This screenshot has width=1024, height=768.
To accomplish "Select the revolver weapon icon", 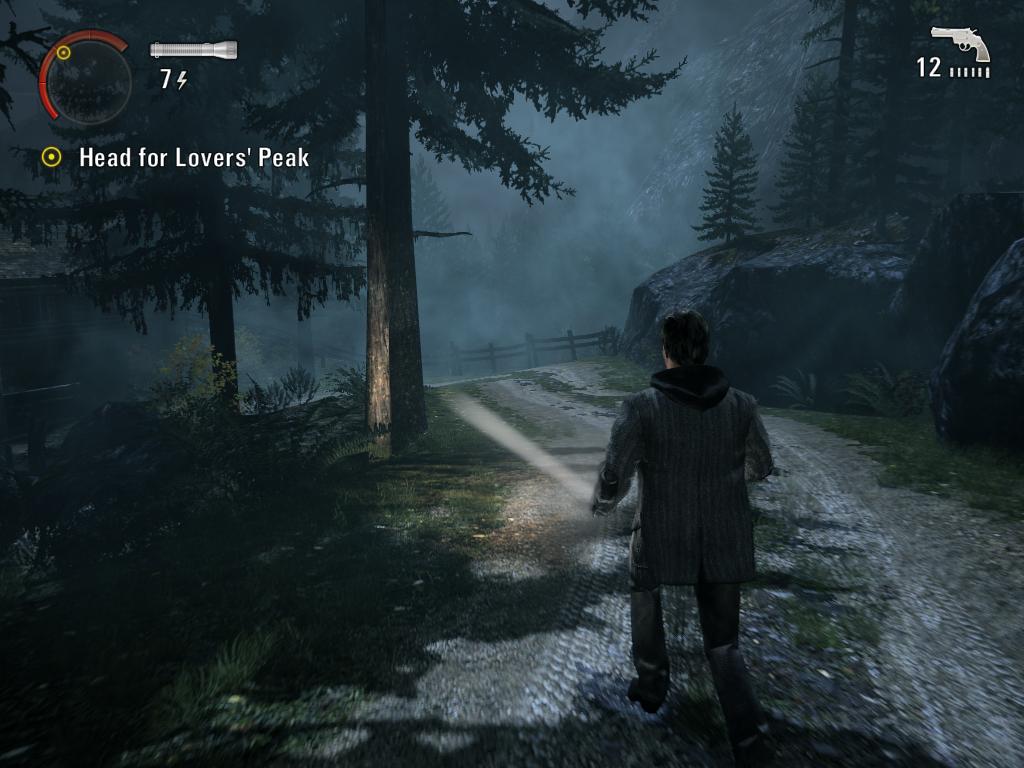I will 960,43.
